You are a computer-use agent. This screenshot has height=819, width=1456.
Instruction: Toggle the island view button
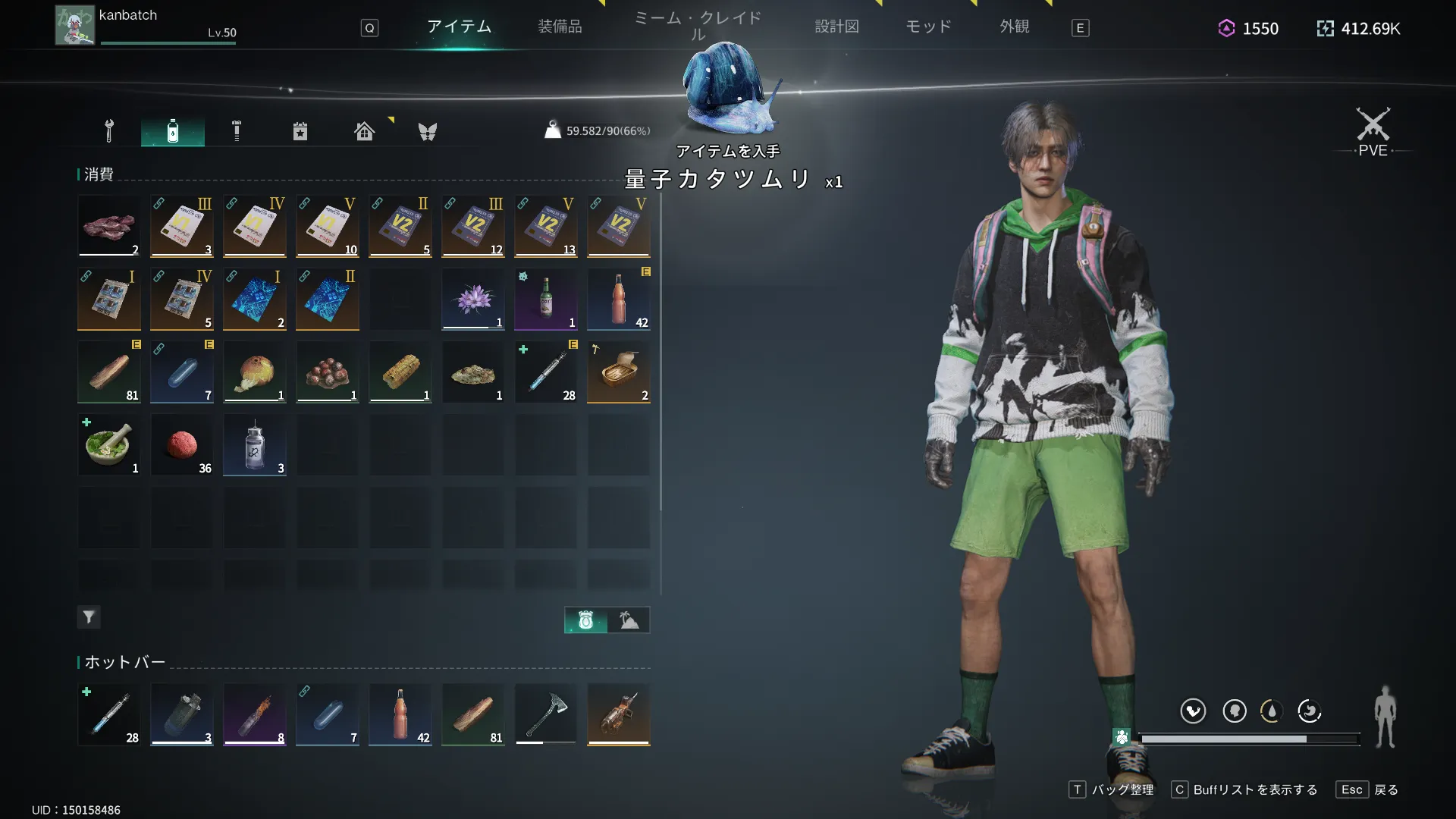pyautogui.click(x=629, y=620)
